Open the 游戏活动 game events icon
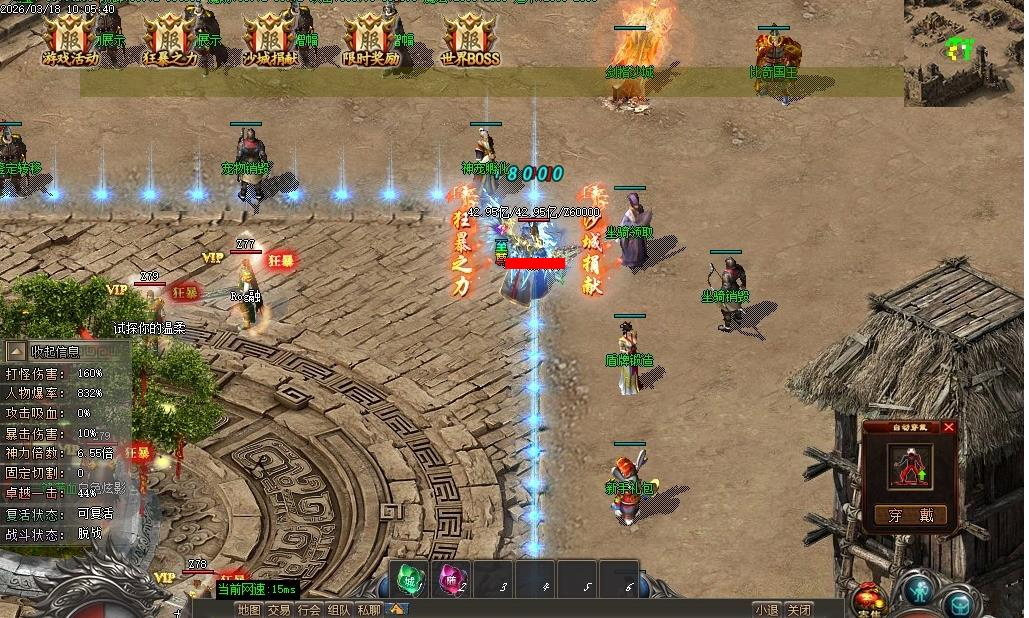The height and width of the screenshot is (618, 1029). 71,41
